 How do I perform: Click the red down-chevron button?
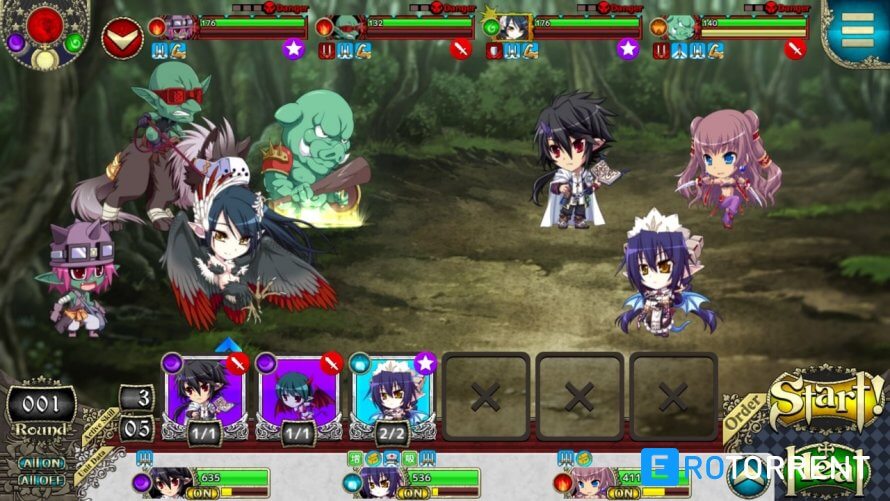(122, 39)
